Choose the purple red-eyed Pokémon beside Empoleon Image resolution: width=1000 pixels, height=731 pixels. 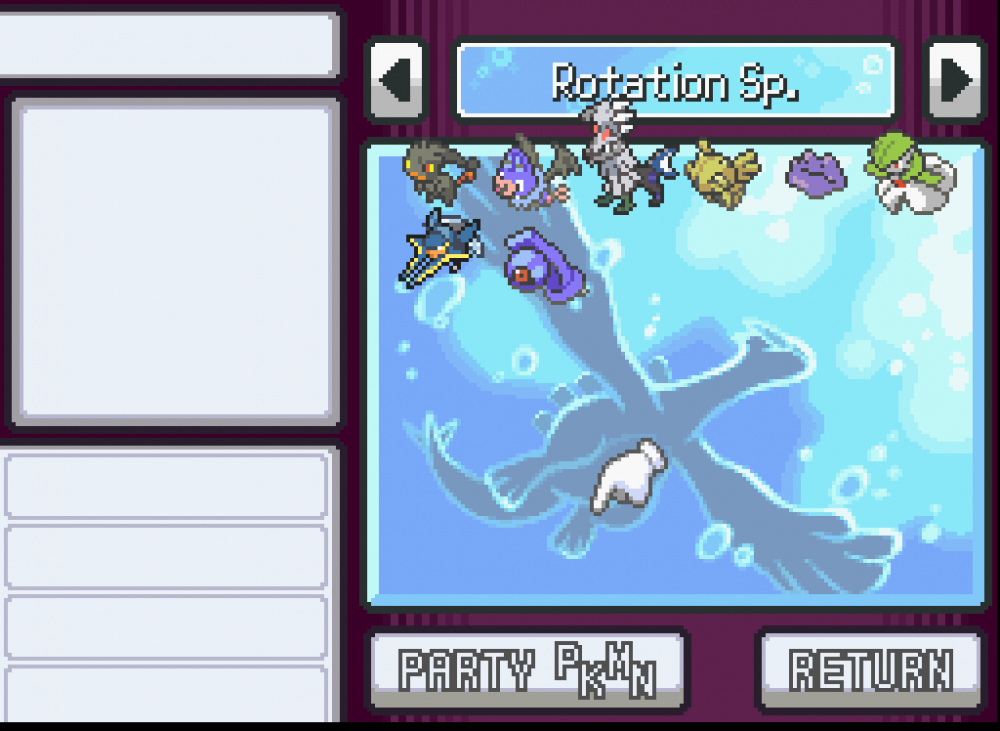(542, 262)
